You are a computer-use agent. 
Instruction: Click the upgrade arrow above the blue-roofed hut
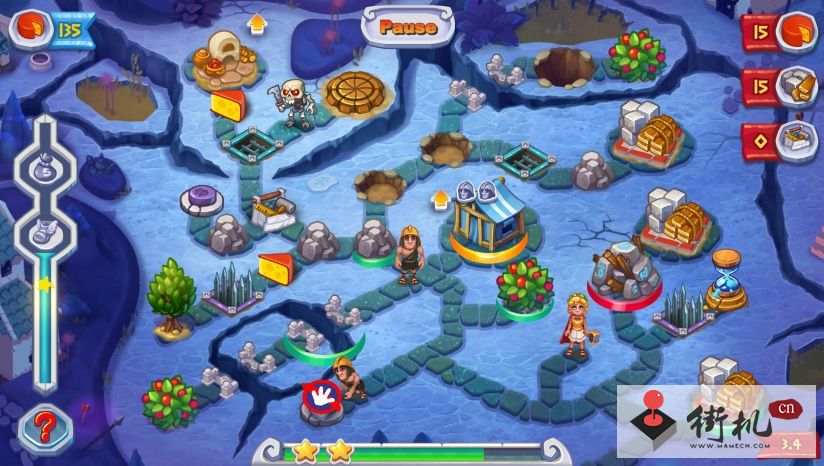439,198
